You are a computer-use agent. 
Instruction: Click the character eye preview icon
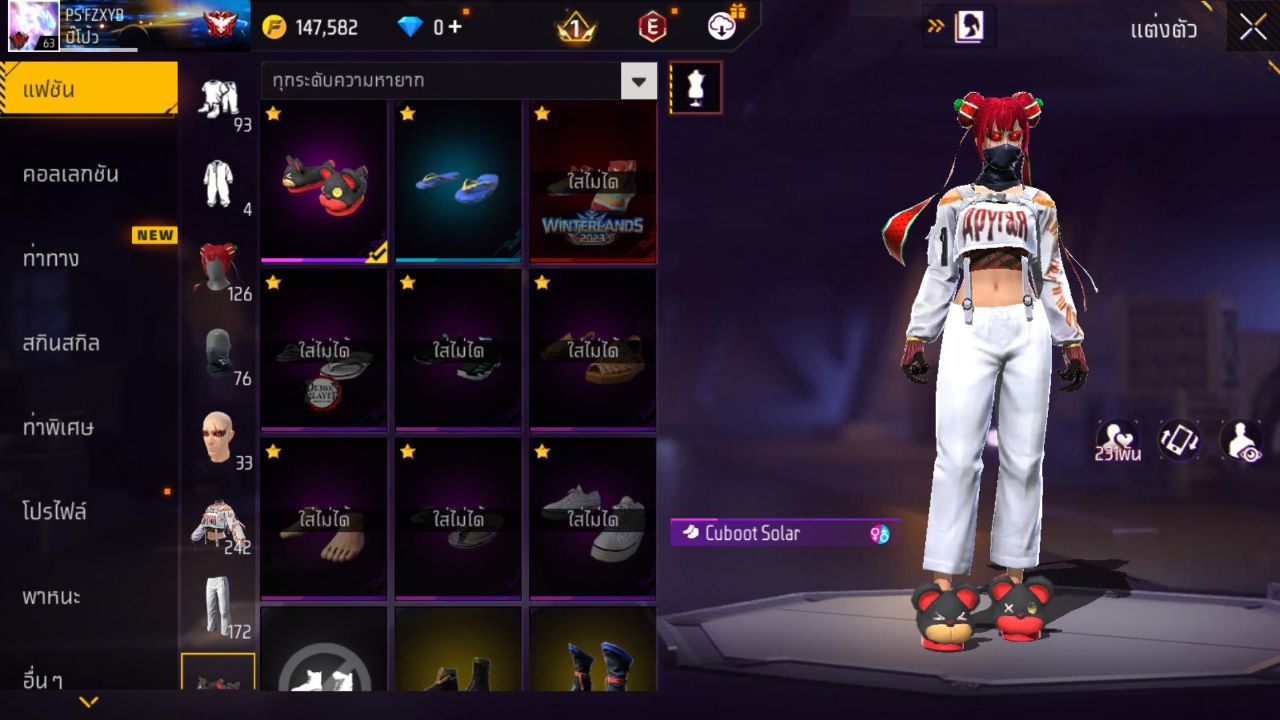click(x=1240, y=441)
